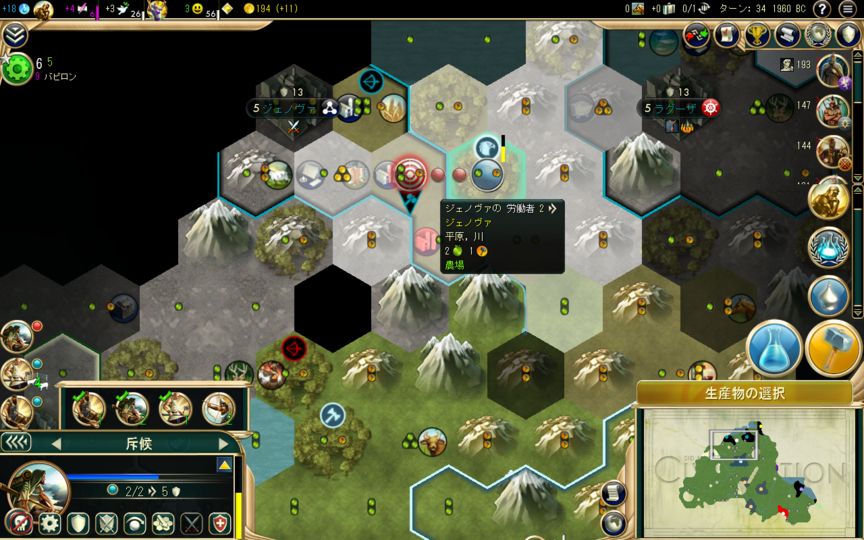
Task: Open the social policies scroll icon
Action: pos(727,35)
